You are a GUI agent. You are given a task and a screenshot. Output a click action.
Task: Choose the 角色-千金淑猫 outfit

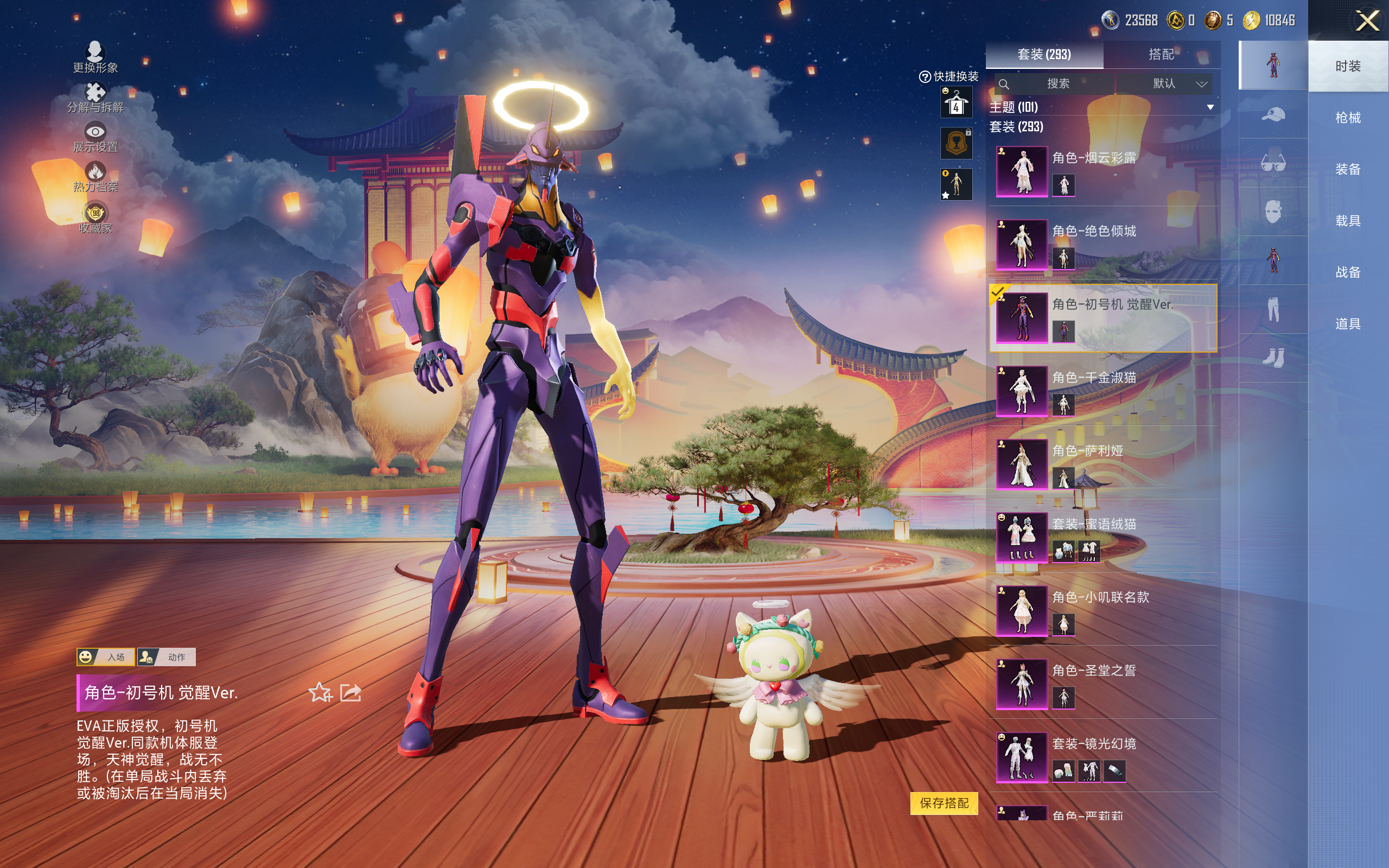(x=1102, y=392)
